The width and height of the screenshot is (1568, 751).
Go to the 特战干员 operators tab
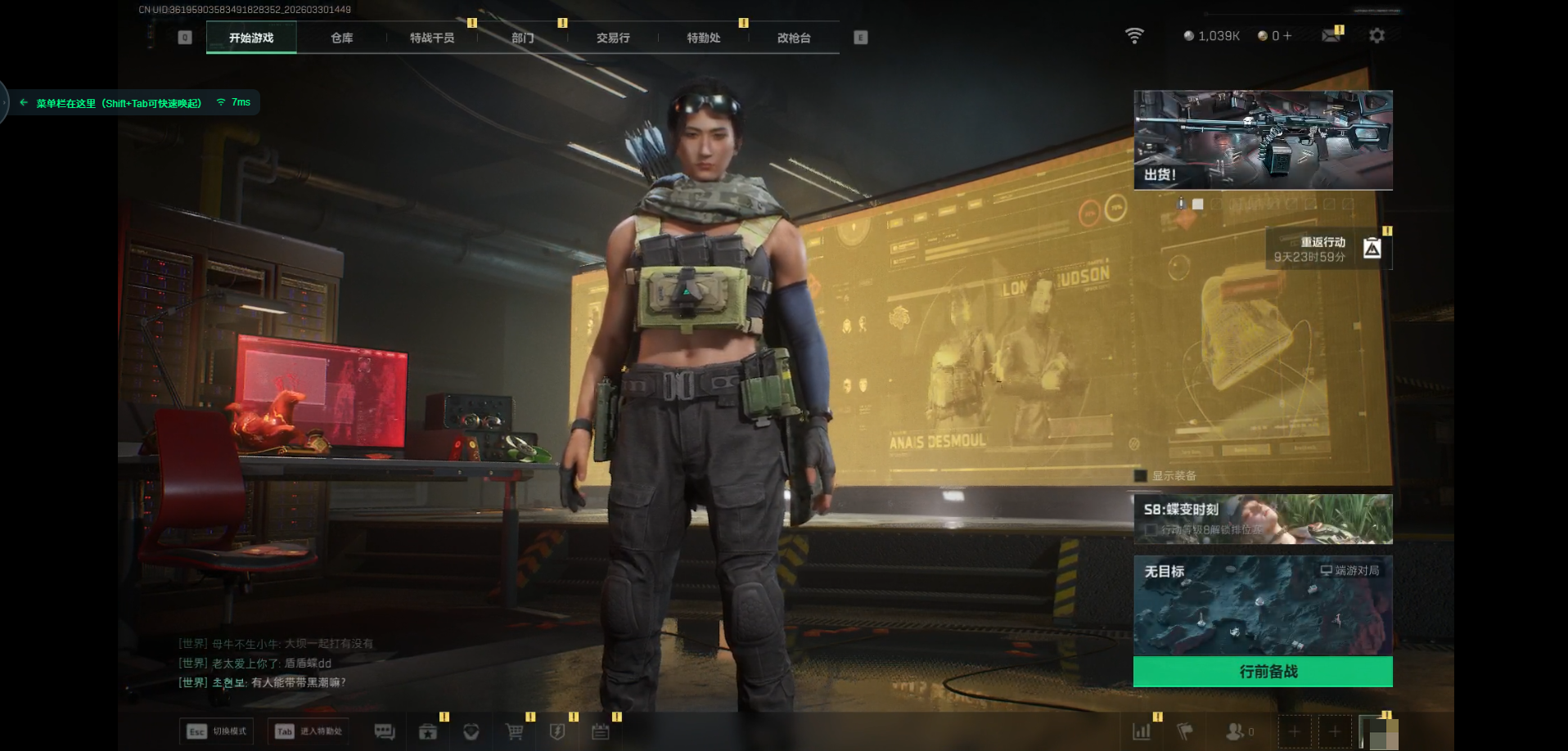432,38
